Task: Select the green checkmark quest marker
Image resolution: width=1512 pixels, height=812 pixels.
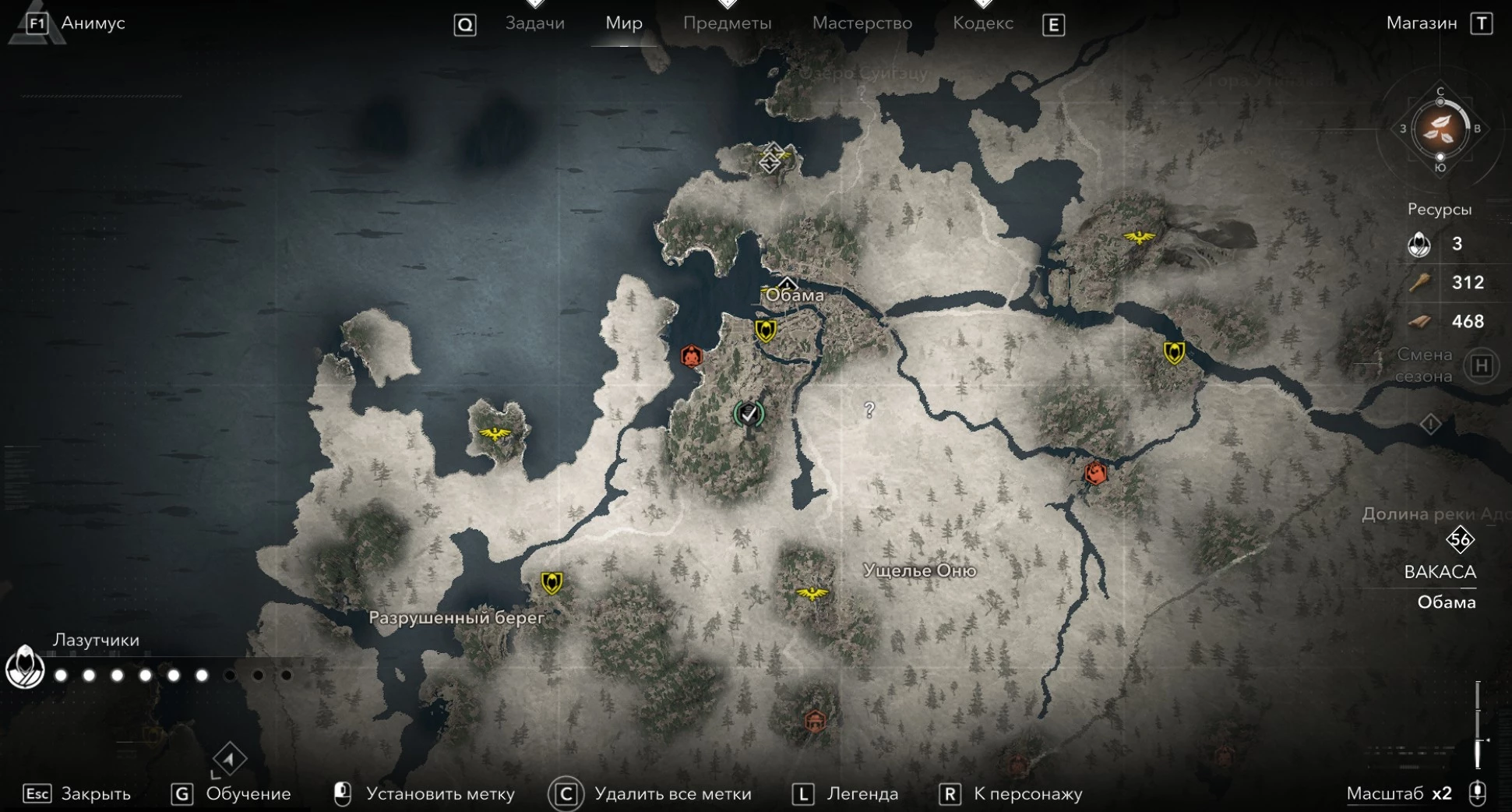Action: tap(749, 415)
